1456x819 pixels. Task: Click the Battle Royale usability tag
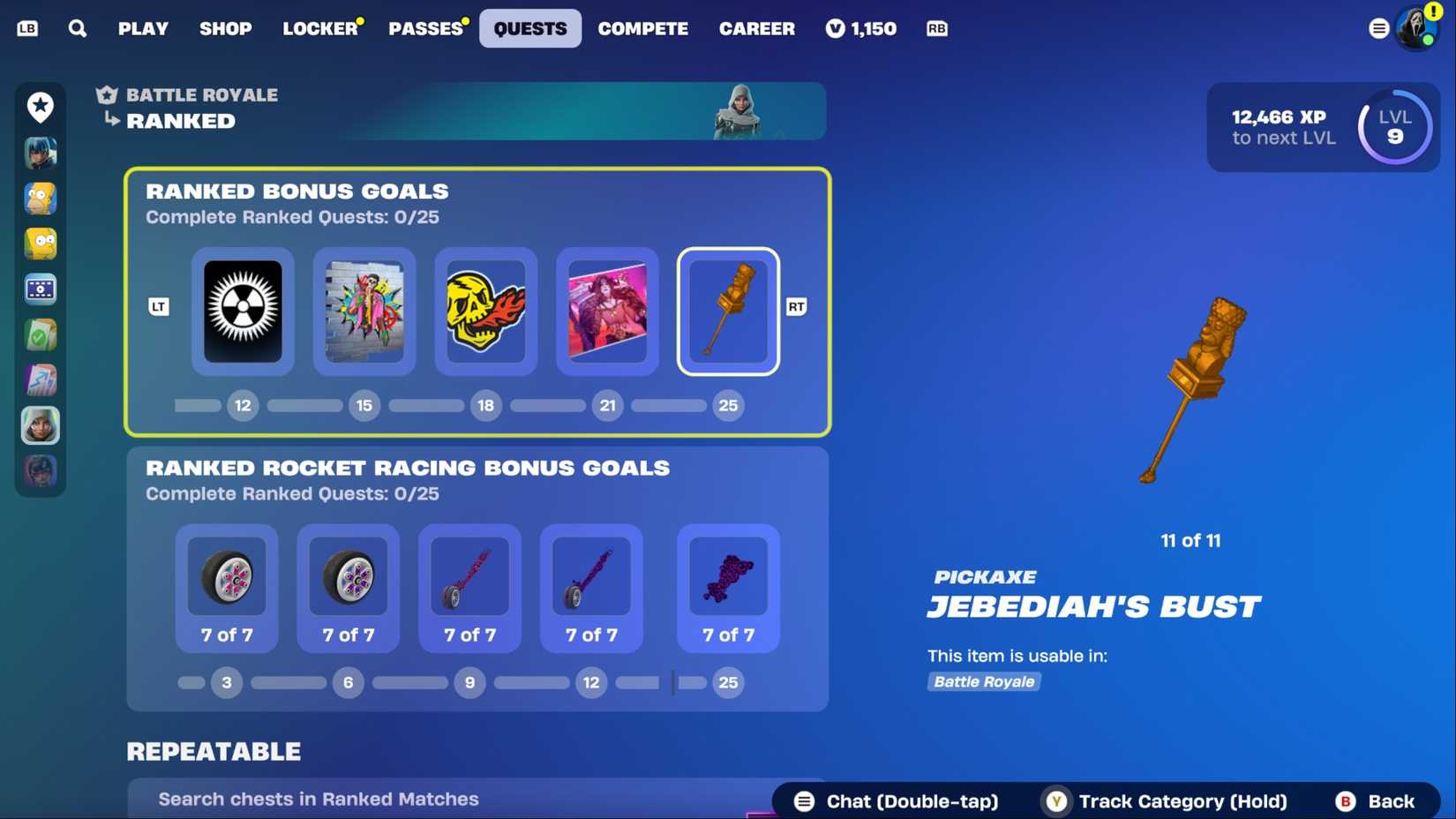(983, 681)
